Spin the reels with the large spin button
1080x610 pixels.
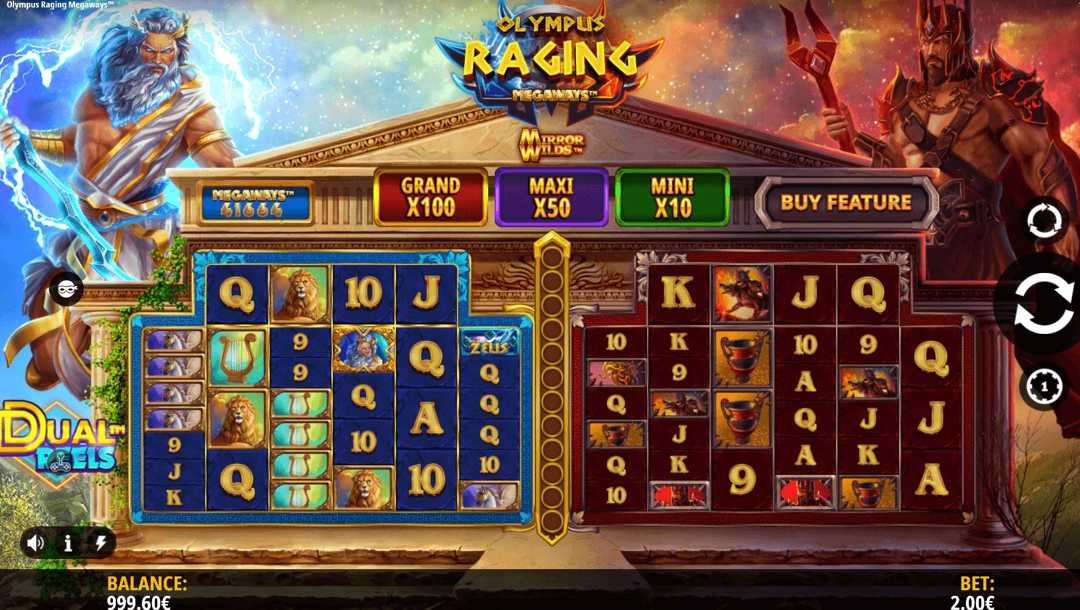pos(1041,308)
